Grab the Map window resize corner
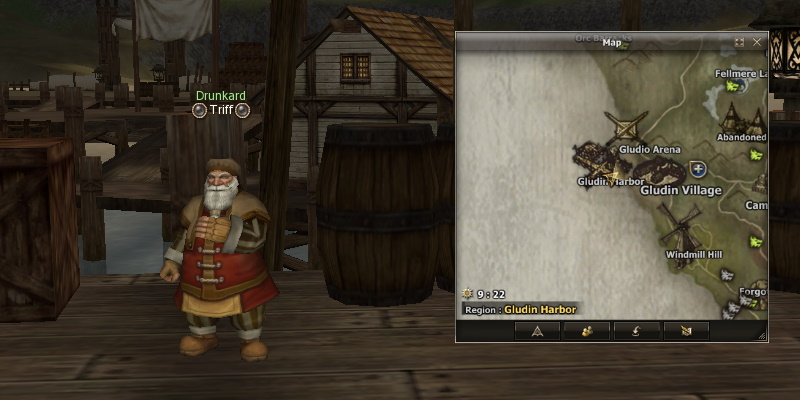This screenshot has width=800, height=400. click(x=763, y=336)
